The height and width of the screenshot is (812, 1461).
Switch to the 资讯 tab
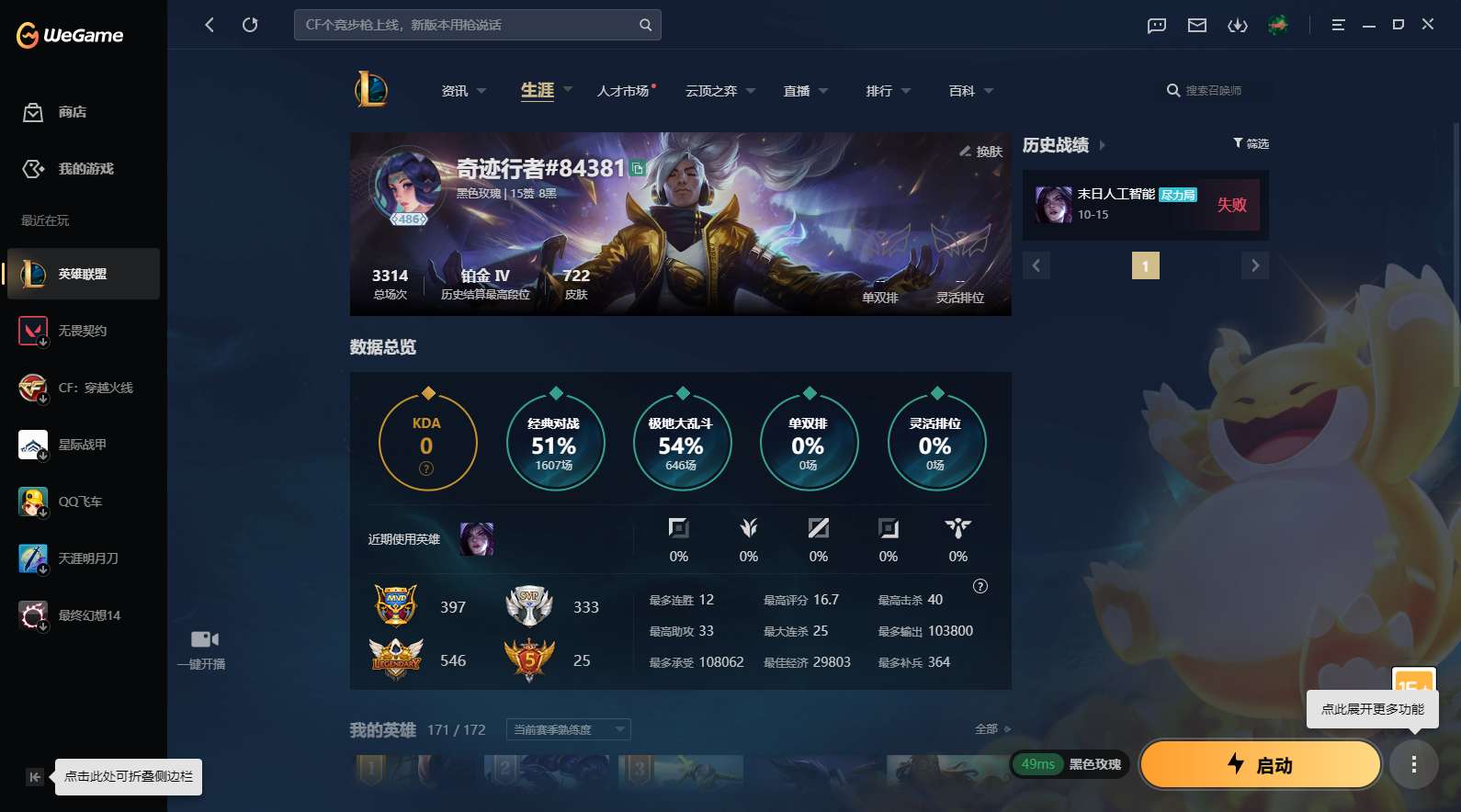pos(454,90)
